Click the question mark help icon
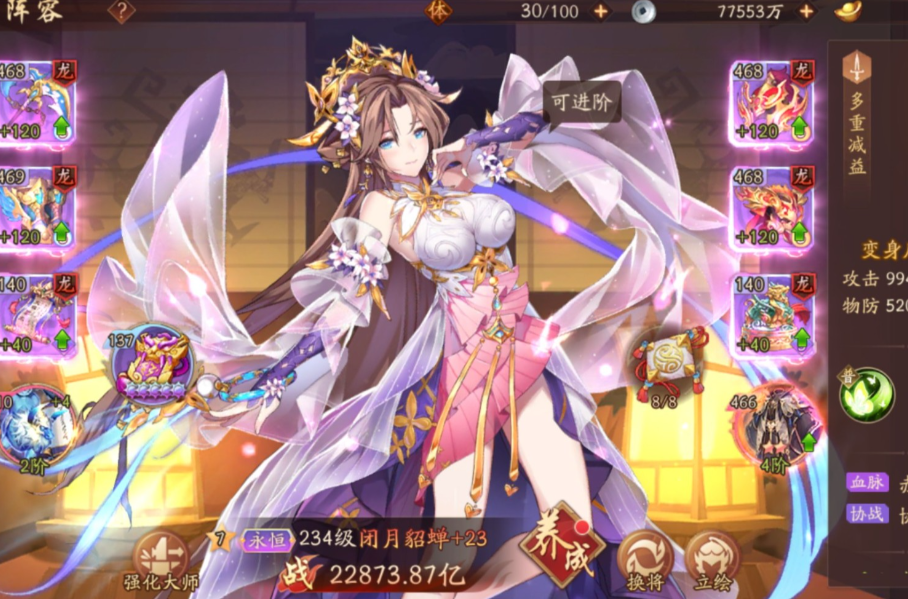Viewport: 908px width, 599px height. [122, 12]
